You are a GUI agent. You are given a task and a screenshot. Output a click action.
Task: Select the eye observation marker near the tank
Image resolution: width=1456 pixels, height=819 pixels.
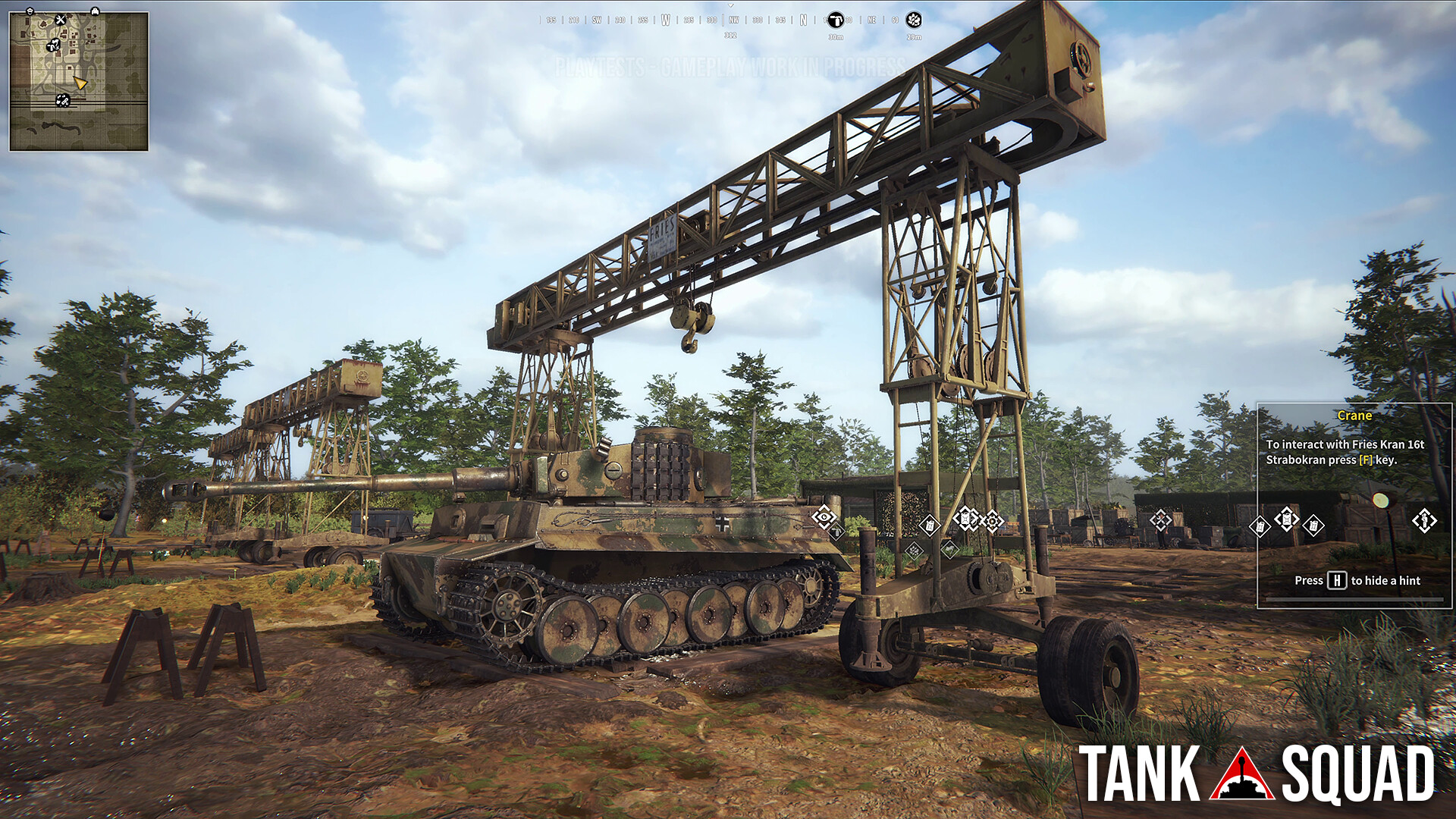(824, 518)
